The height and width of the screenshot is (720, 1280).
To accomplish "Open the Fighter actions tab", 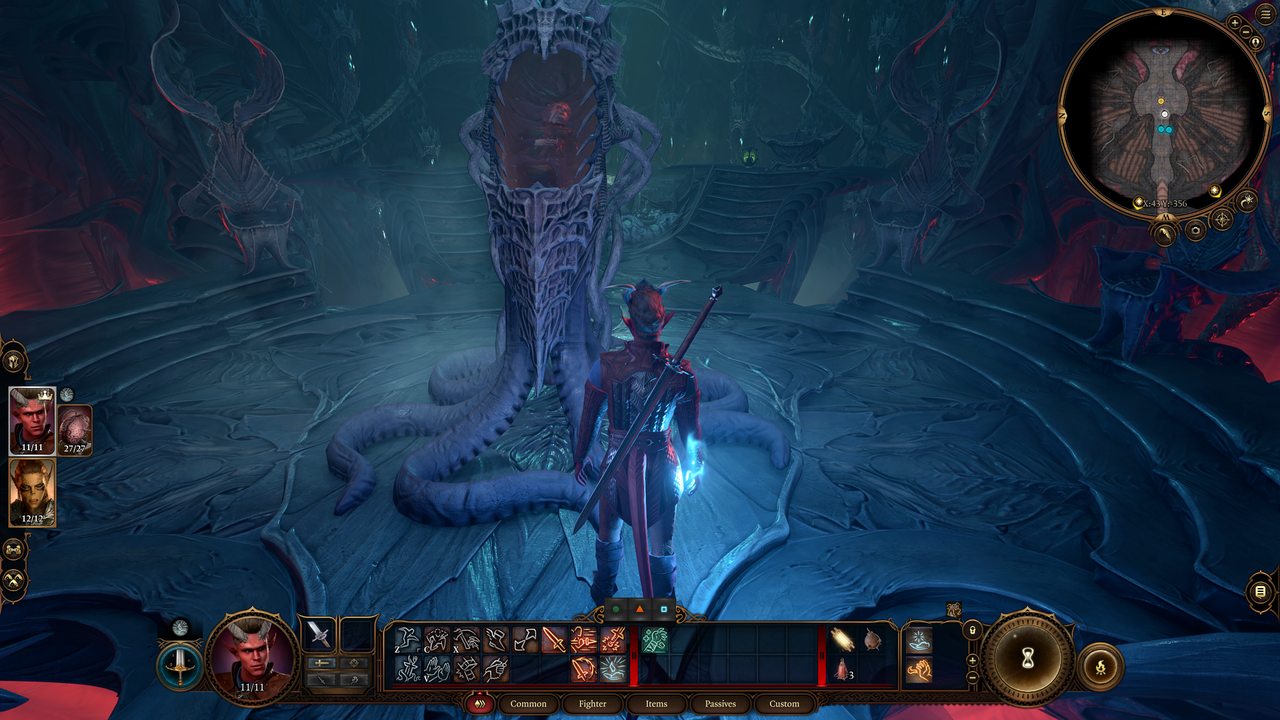I will click(593, 704).
